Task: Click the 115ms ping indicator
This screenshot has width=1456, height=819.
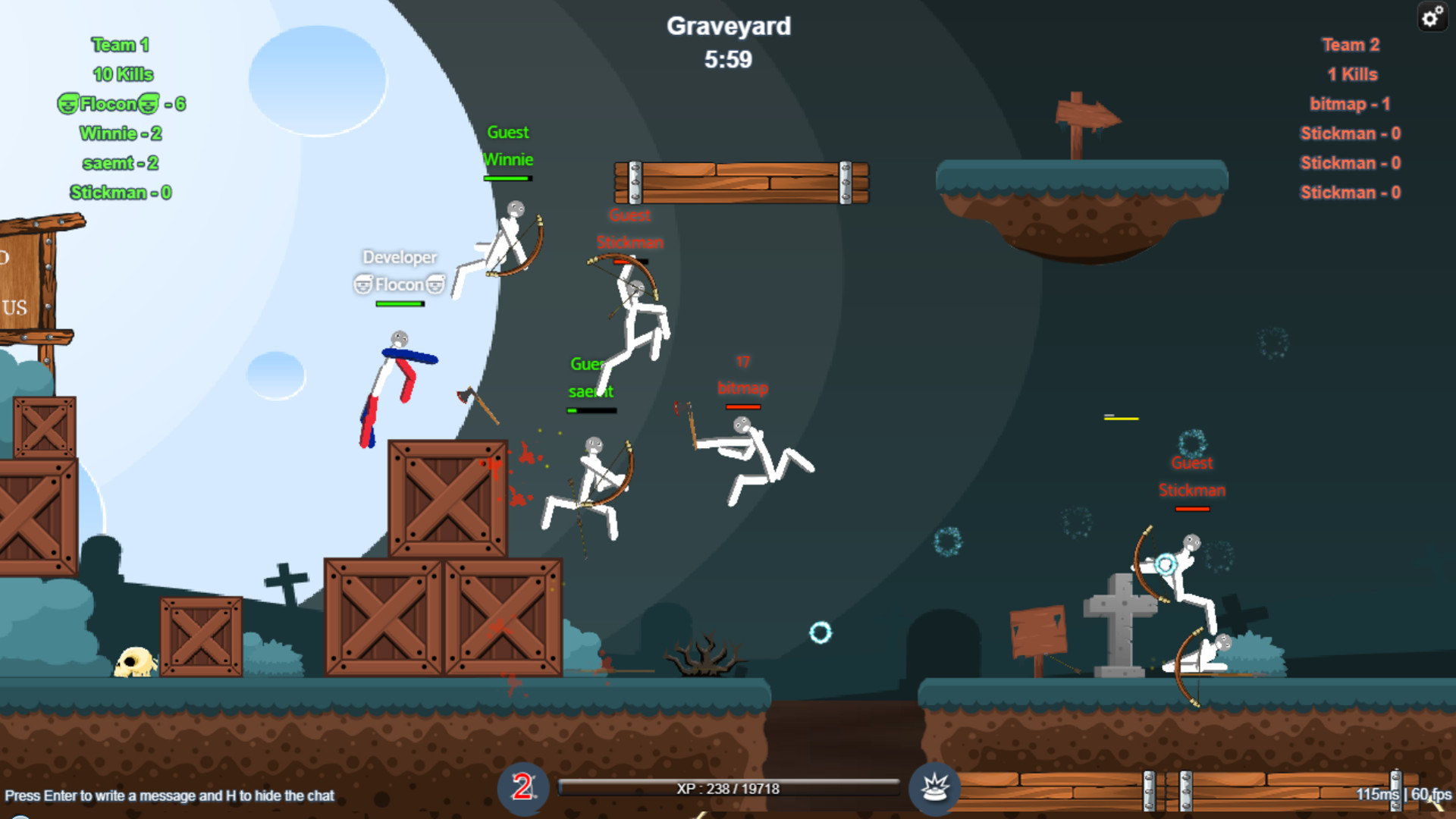Action: point(1378,793)
